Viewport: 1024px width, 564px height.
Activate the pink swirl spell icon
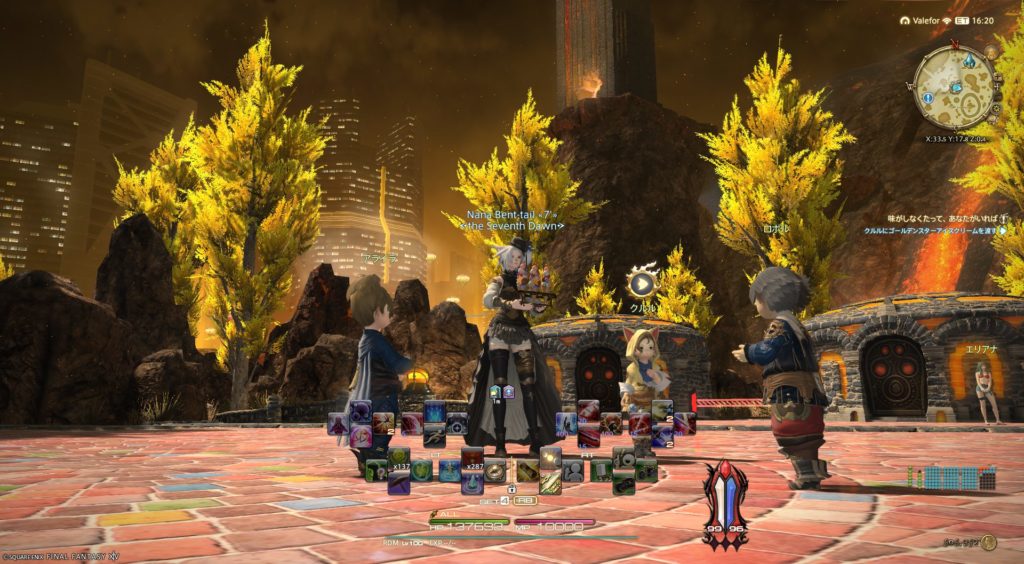[x=362, y=435]
